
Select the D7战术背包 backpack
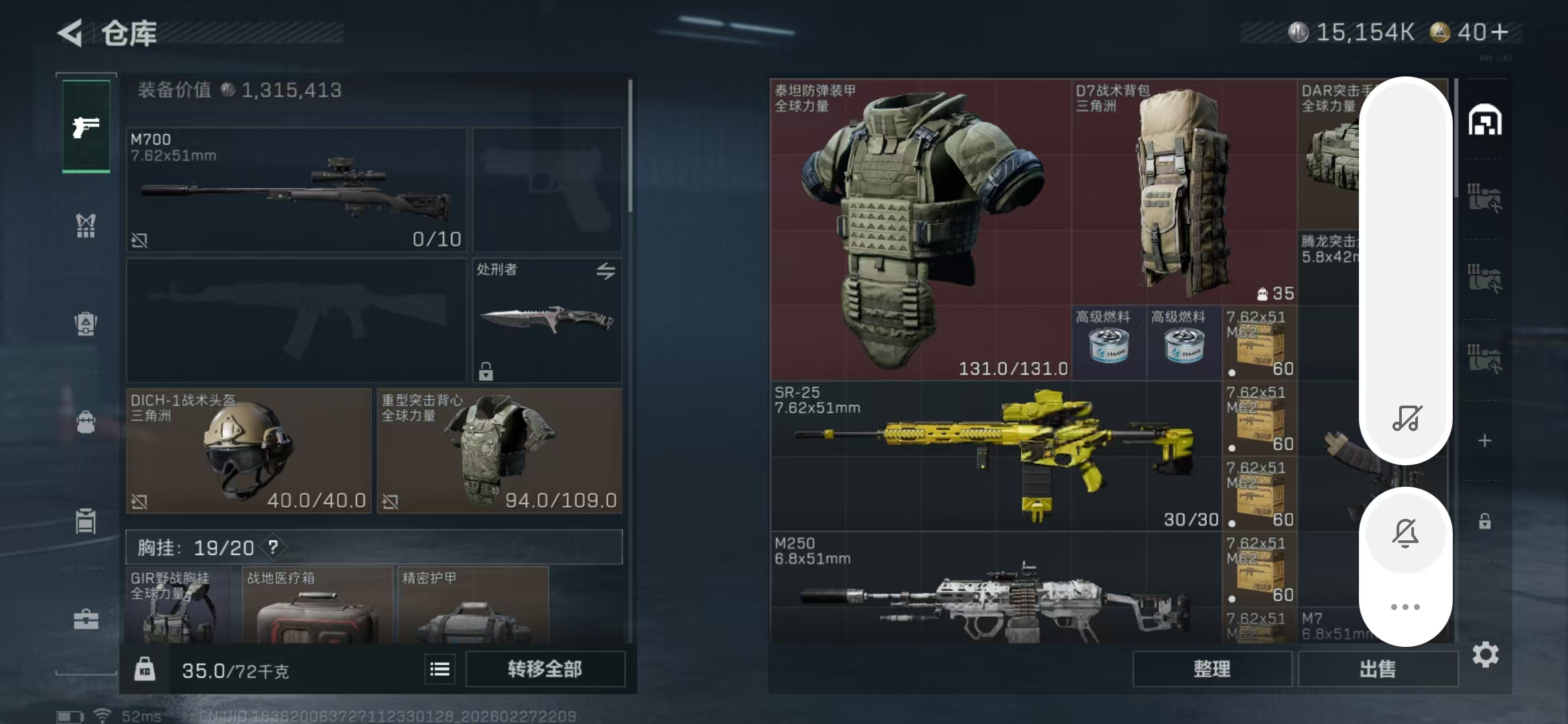coord(1183,192)
